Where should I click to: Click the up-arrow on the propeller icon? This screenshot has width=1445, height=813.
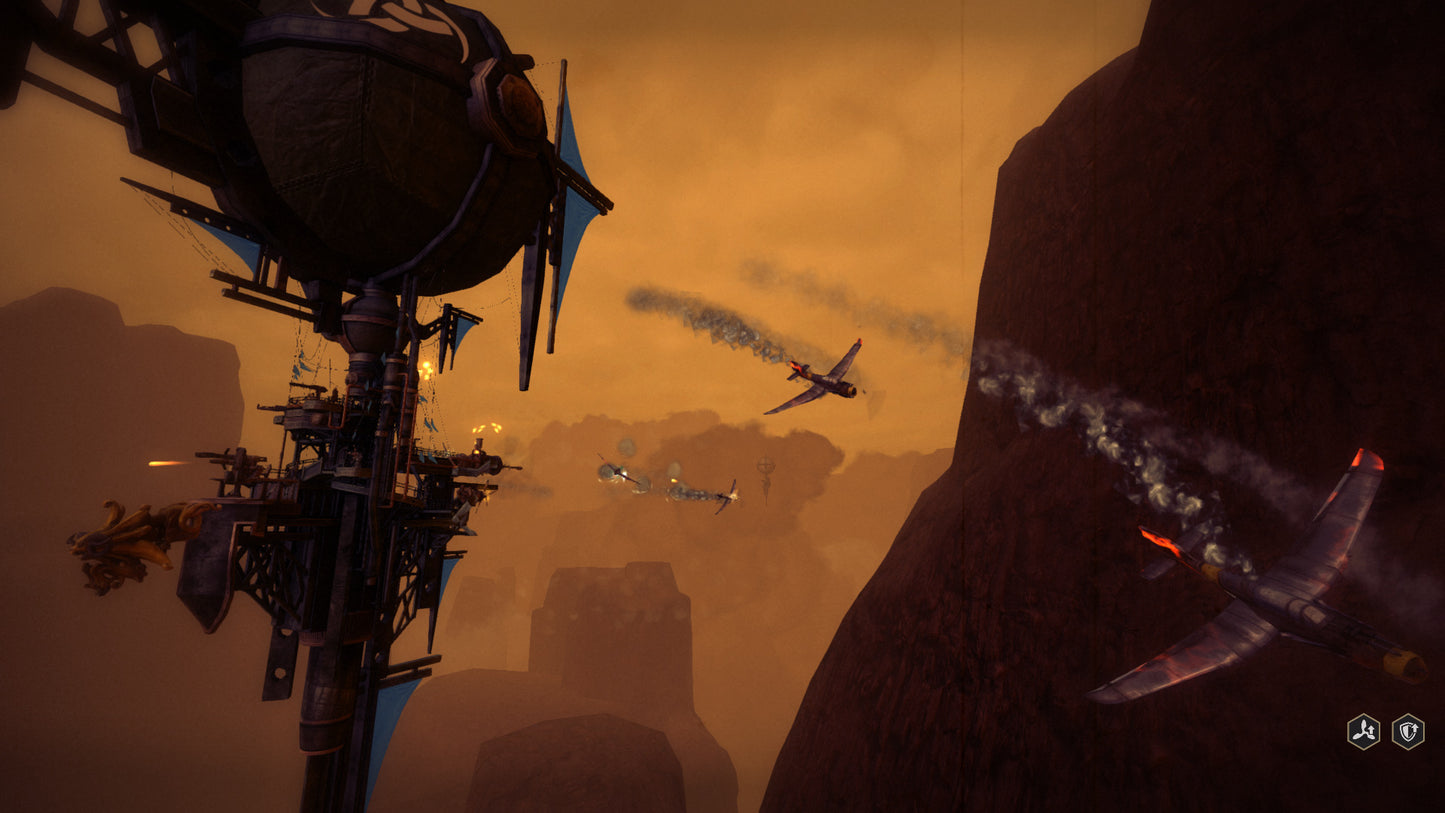coord(1371,730)
